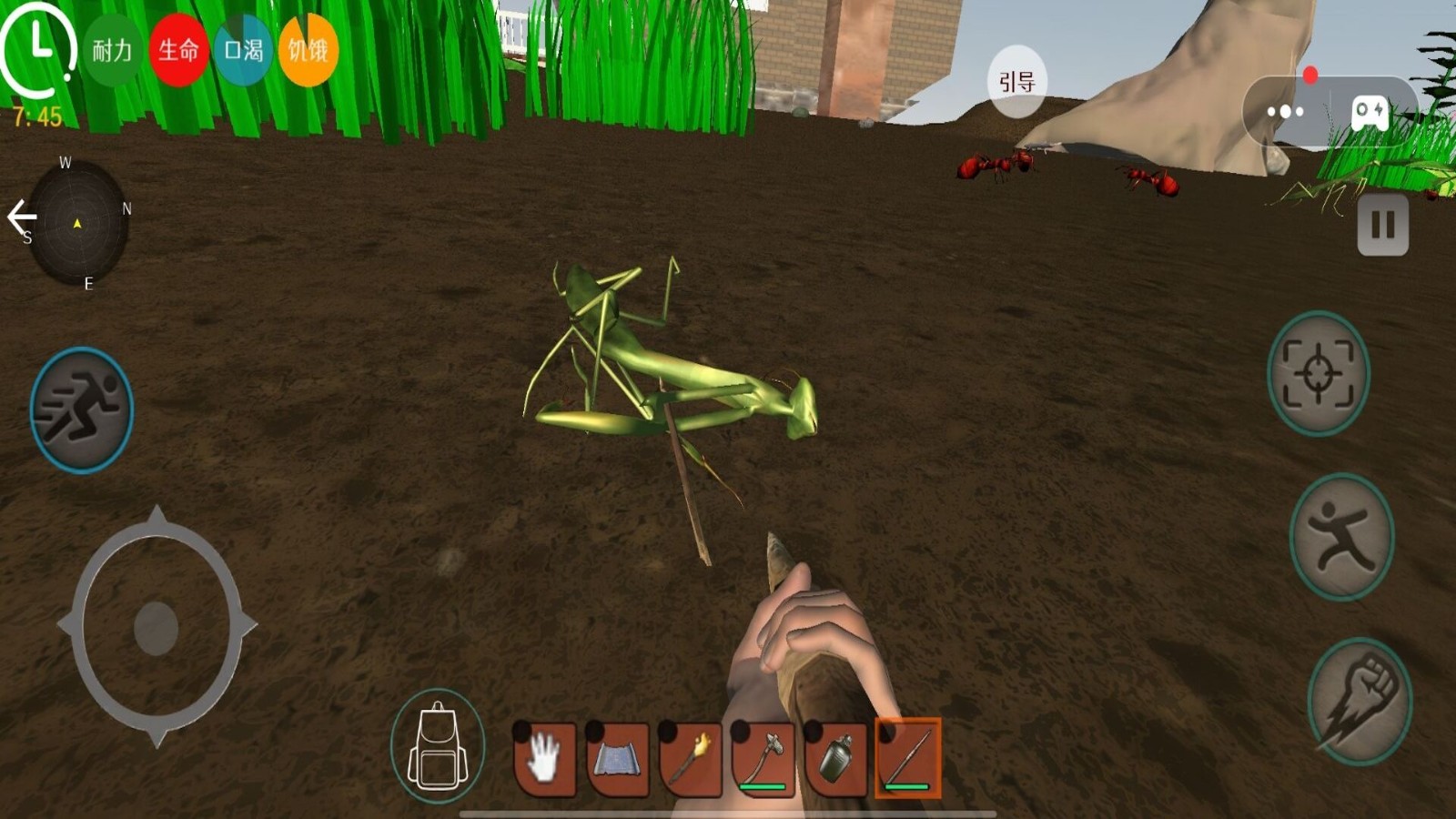
Task: Open the backpack inventory
Action: pos(438,746)
